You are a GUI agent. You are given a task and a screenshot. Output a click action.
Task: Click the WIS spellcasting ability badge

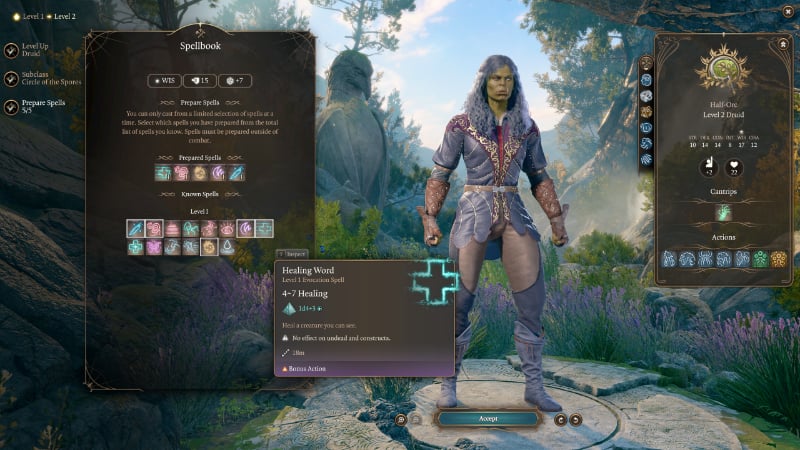[x=165, y=80]
